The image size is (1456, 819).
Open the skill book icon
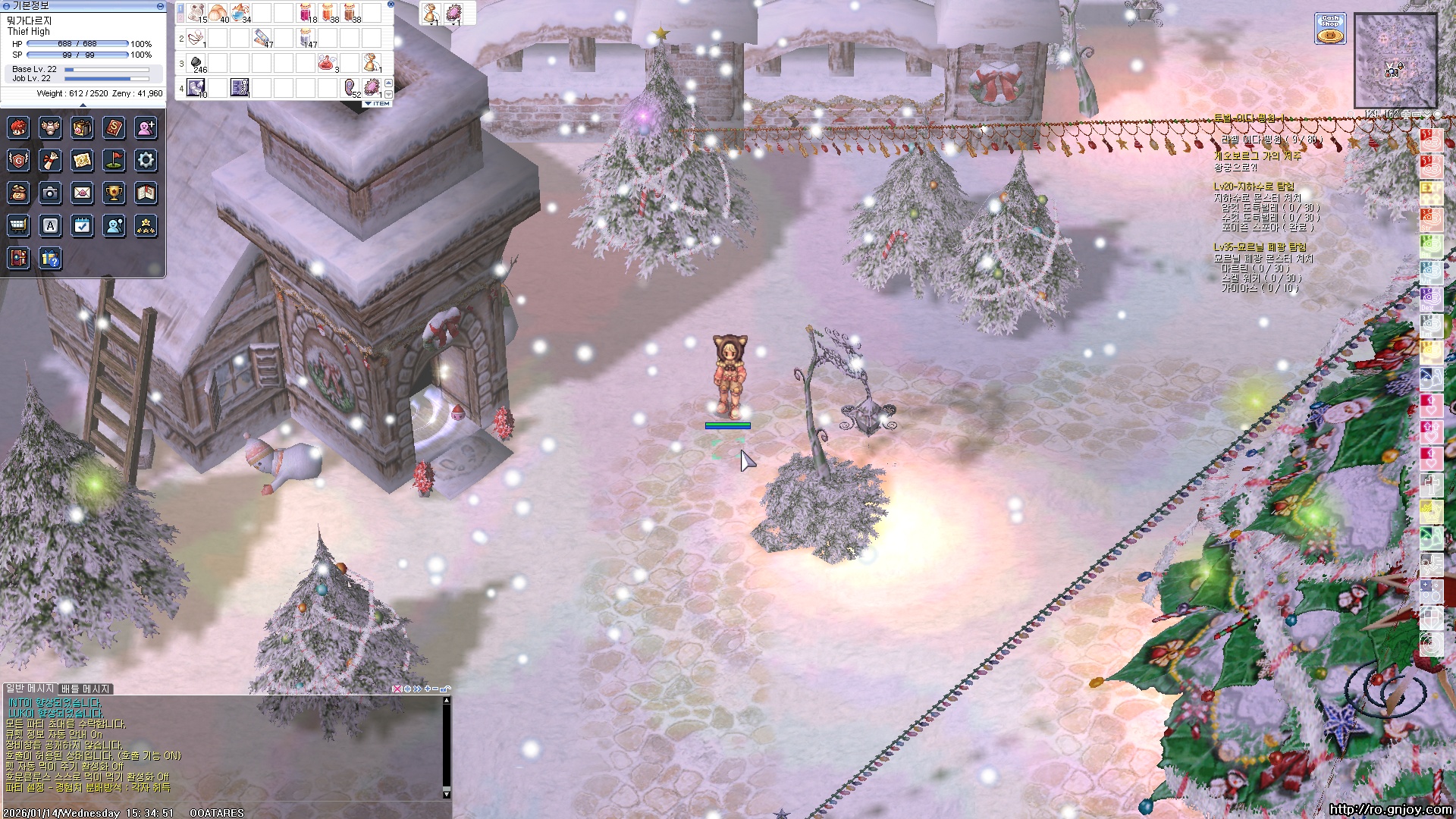[114, 127]
